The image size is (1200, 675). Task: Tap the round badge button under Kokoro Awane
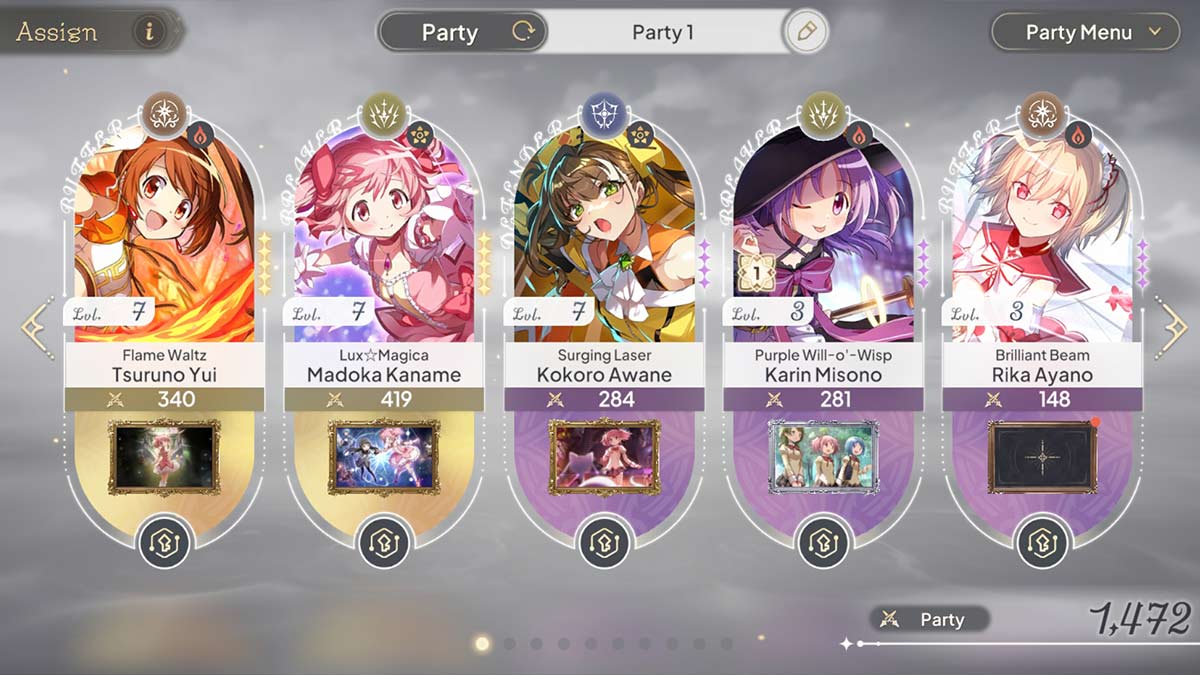click(x=603, y=544)
